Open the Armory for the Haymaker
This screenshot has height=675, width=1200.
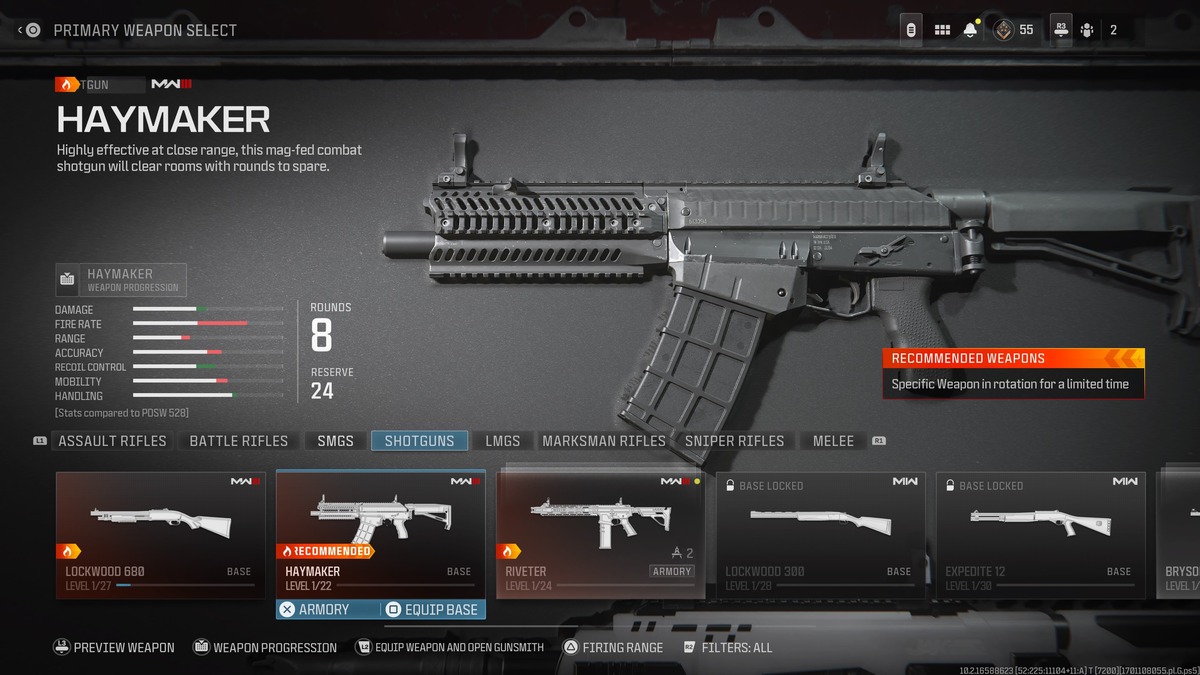[x=327, y=609]
